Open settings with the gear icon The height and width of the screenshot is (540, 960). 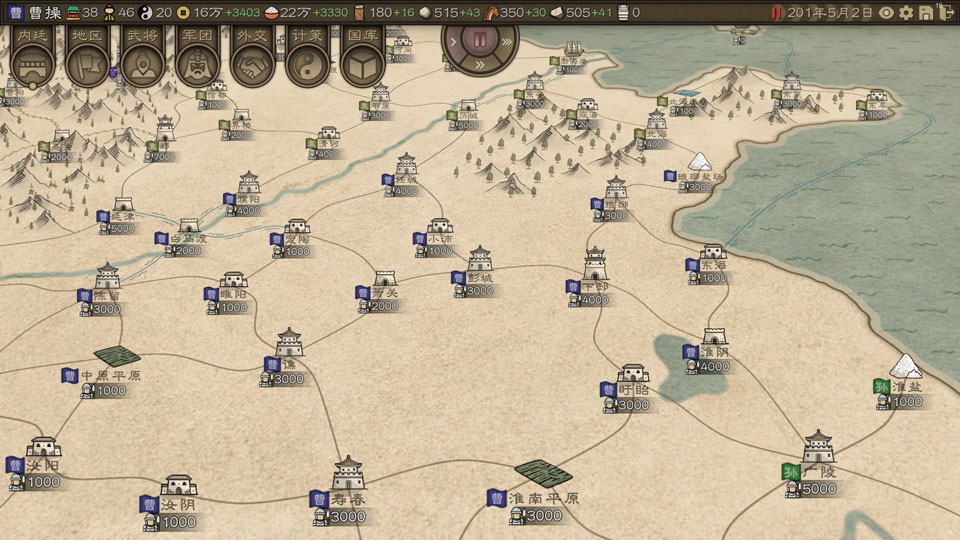(x=907, y=13)
